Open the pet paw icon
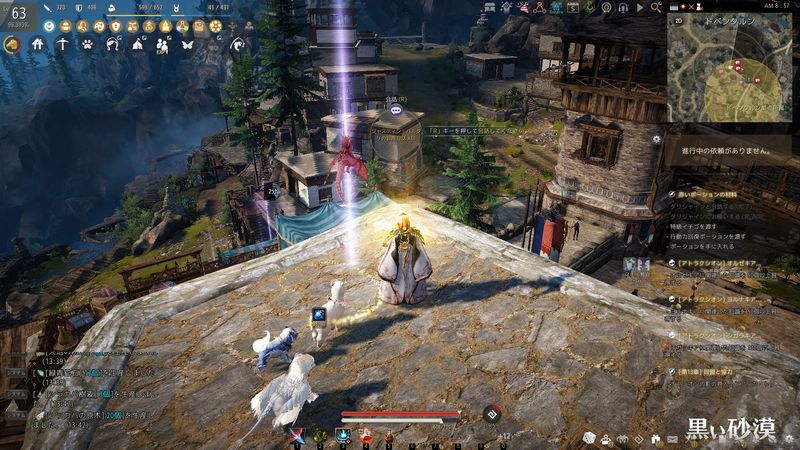 coord(88,44)
